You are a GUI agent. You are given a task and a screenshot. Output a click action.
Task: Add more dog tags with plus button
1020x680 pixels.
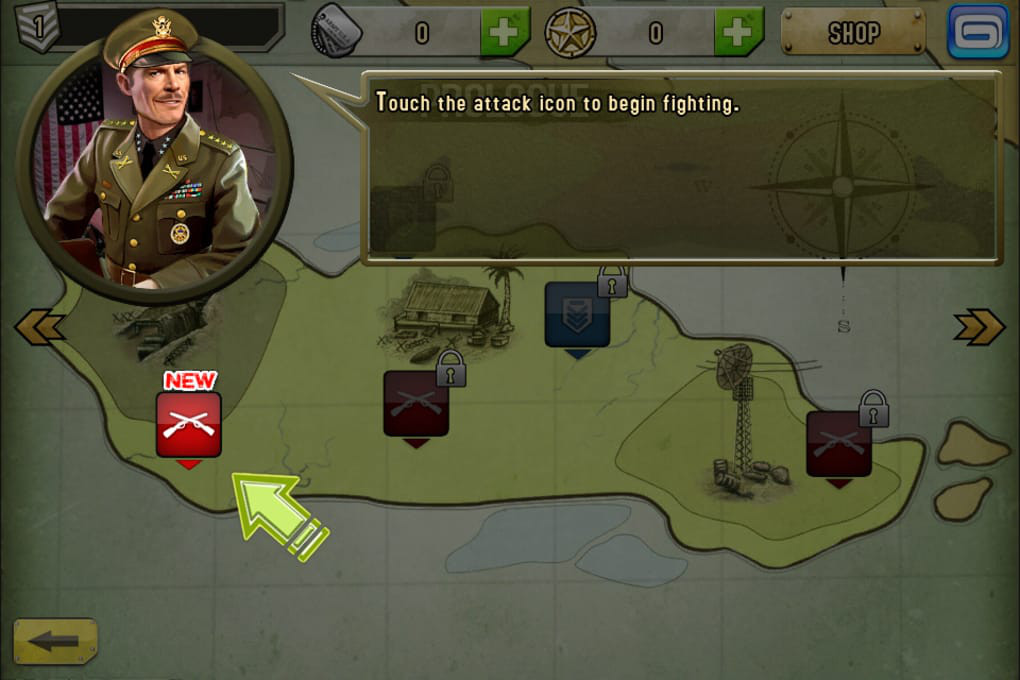505,33
